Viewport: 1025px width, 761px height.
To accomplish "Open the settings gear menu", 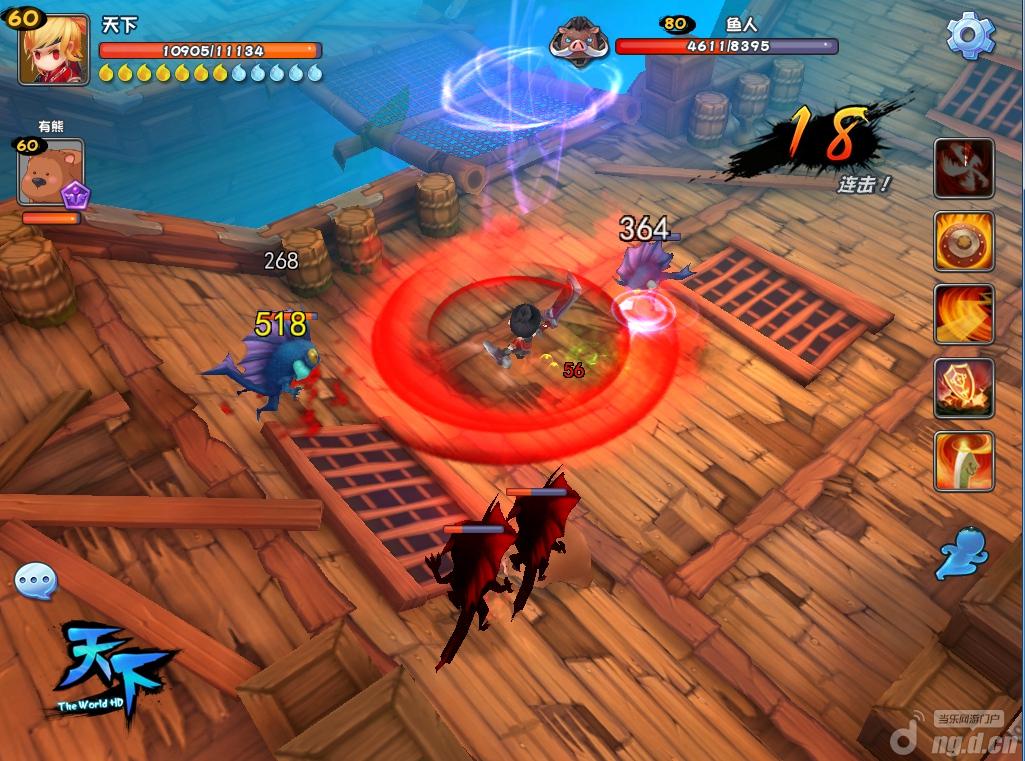I will (970, 36).
